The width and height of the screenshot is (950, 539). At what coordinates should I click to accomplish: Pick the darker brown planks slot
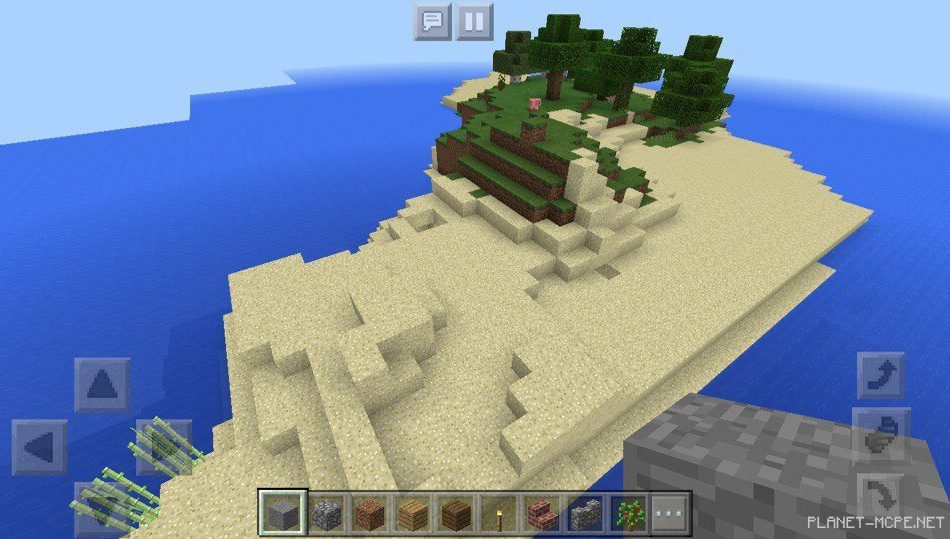[455, 514]
